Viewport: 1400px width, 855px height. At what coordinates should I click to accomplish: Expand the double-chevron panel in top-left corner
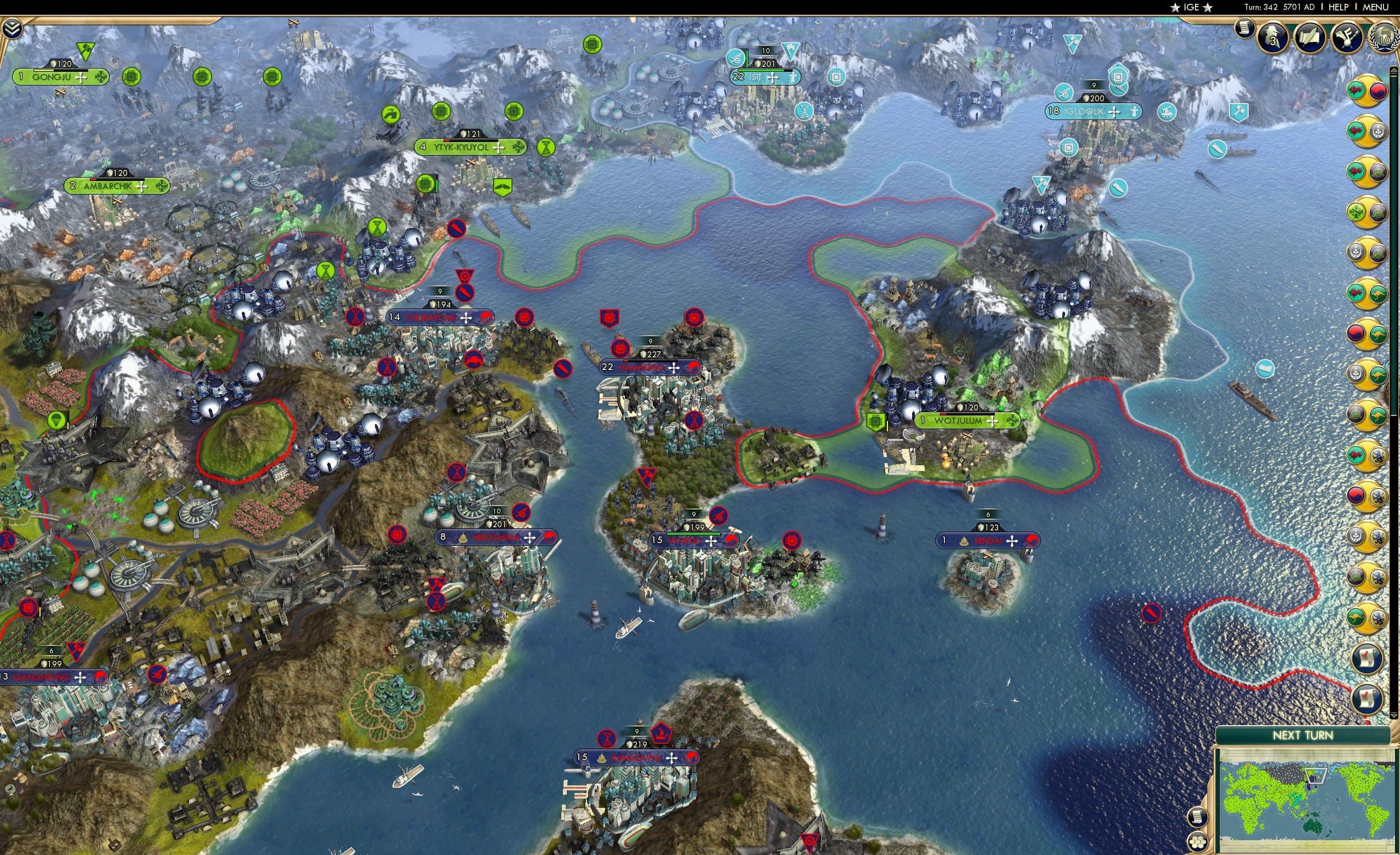coord(13,27)
